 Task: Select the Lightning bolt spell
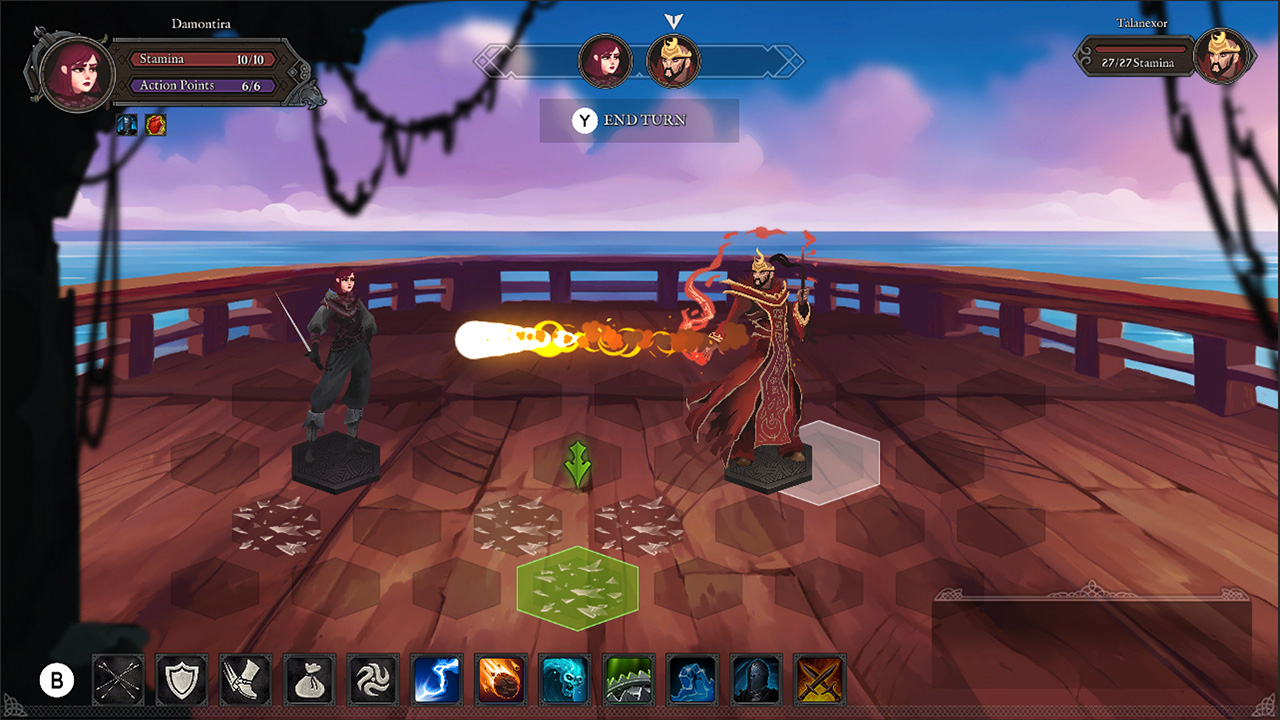(437, 679)
